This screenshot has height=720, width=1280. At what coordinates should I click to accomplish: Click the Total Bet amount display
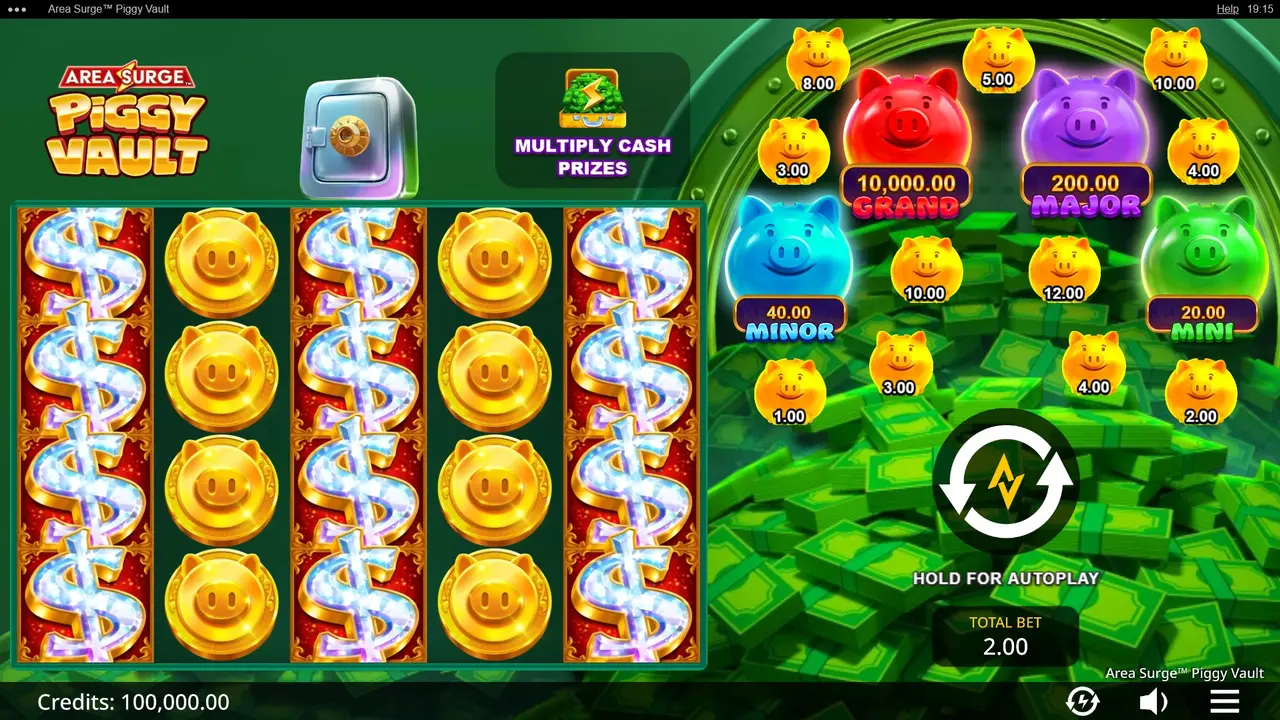point(1004,636)
